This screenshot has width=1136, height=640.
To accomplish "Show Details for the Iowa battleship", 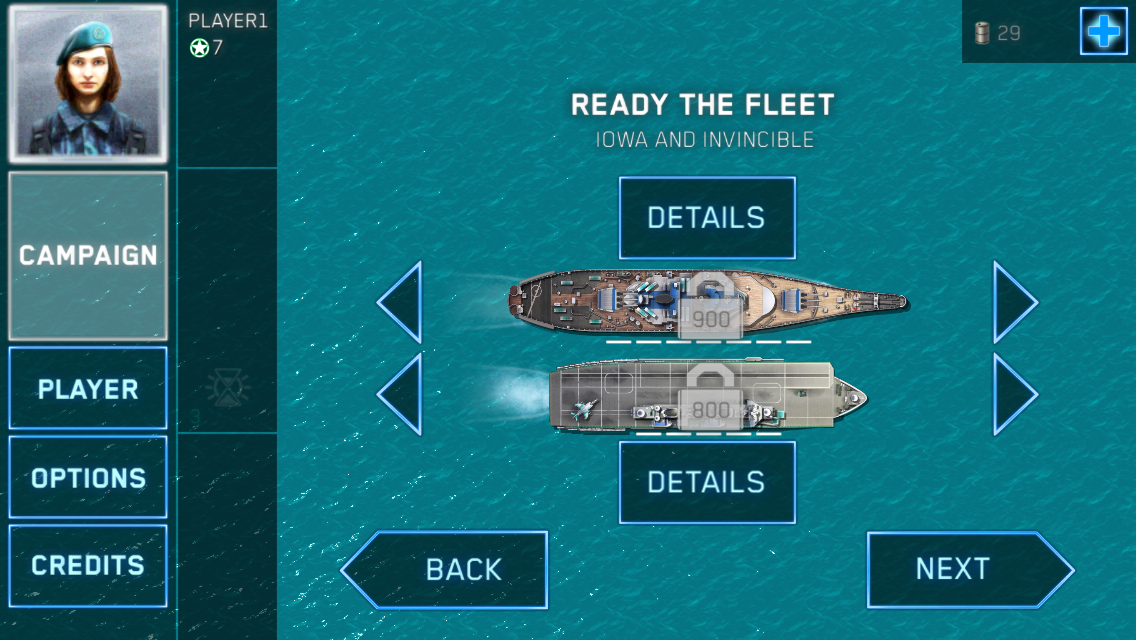I will (706, 218).
